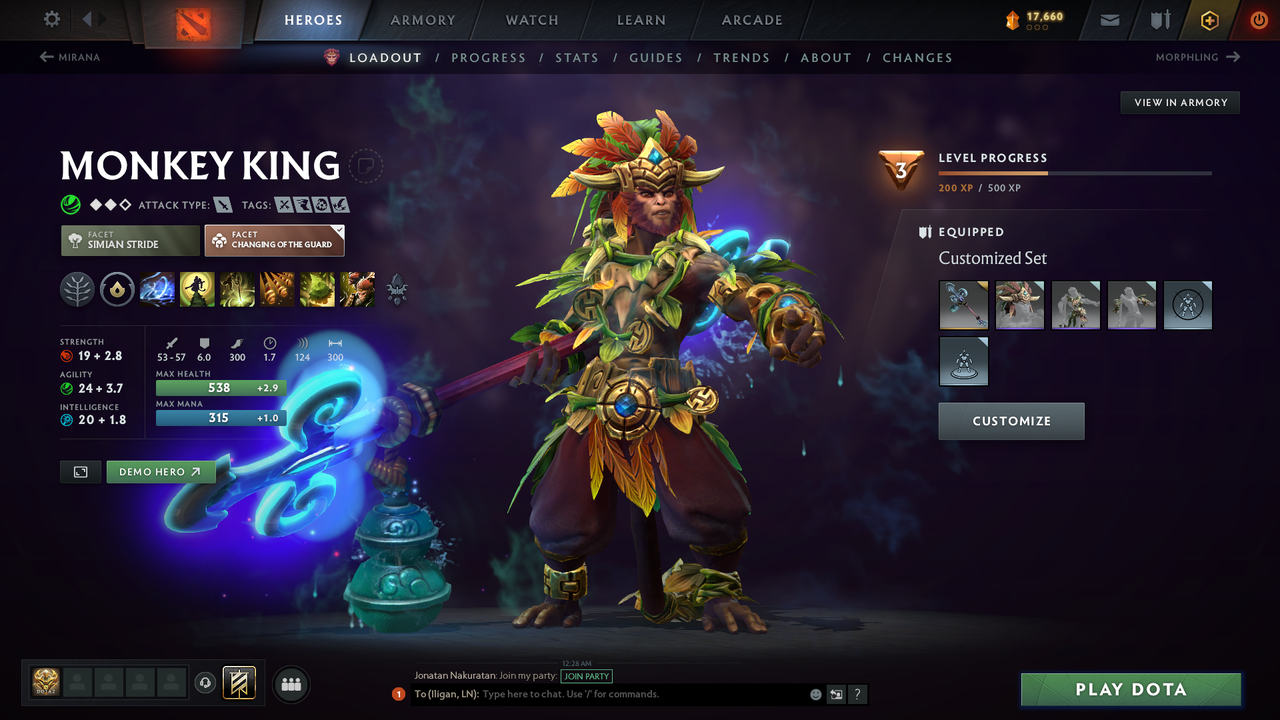The width and height of the screenshot is (1280, 720).
Task: Open the Dota Plus hexagon icon
Action: tap(1209, 19)
